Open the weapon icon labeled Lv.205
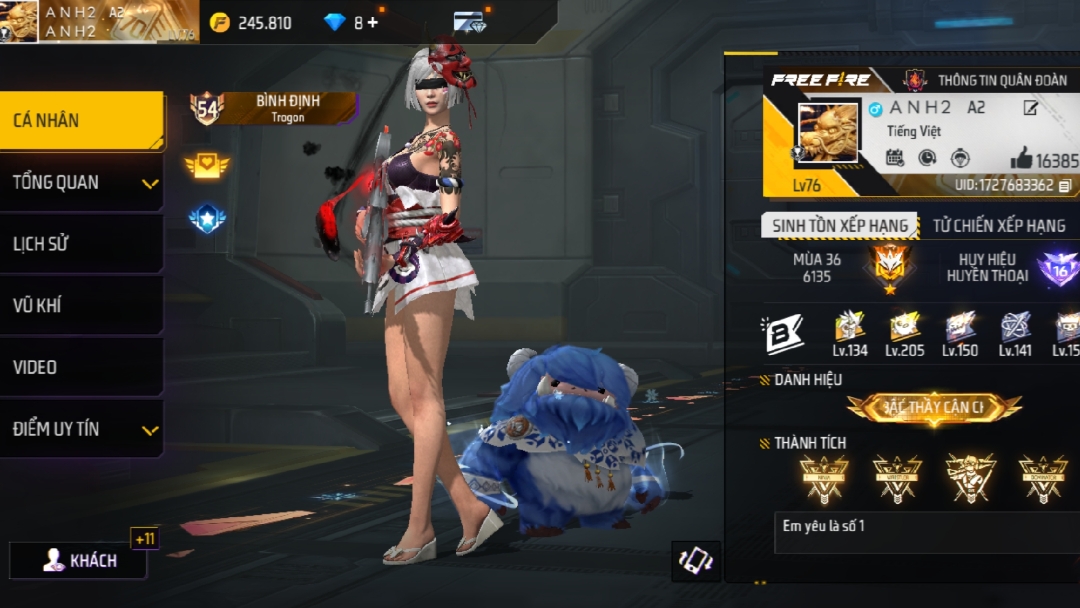Viewport: 1080px width, 608px height. [x=905, y=327]
